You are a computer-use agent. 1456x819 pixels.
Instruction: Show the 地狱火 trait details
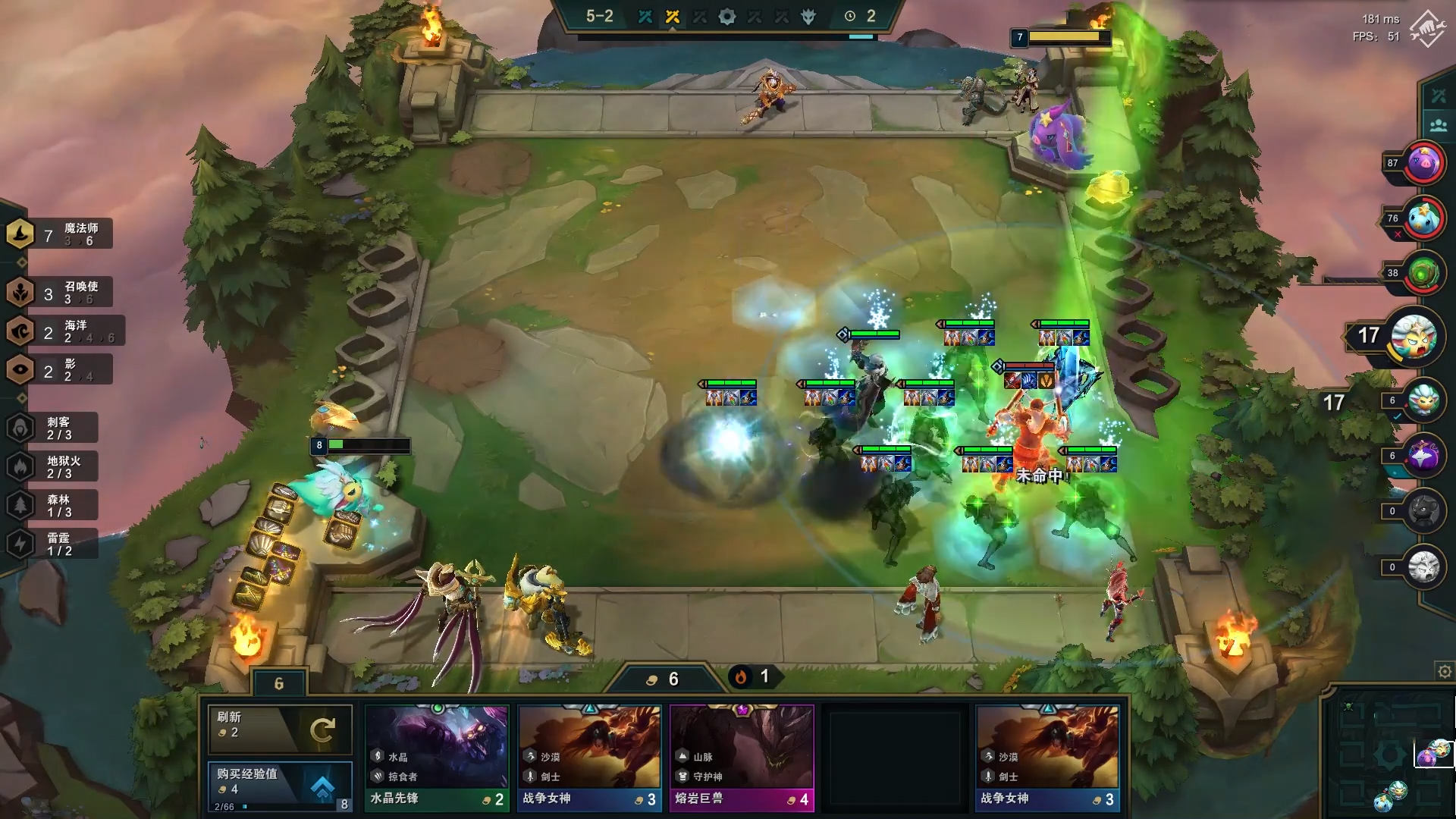(x=53, y=467)
